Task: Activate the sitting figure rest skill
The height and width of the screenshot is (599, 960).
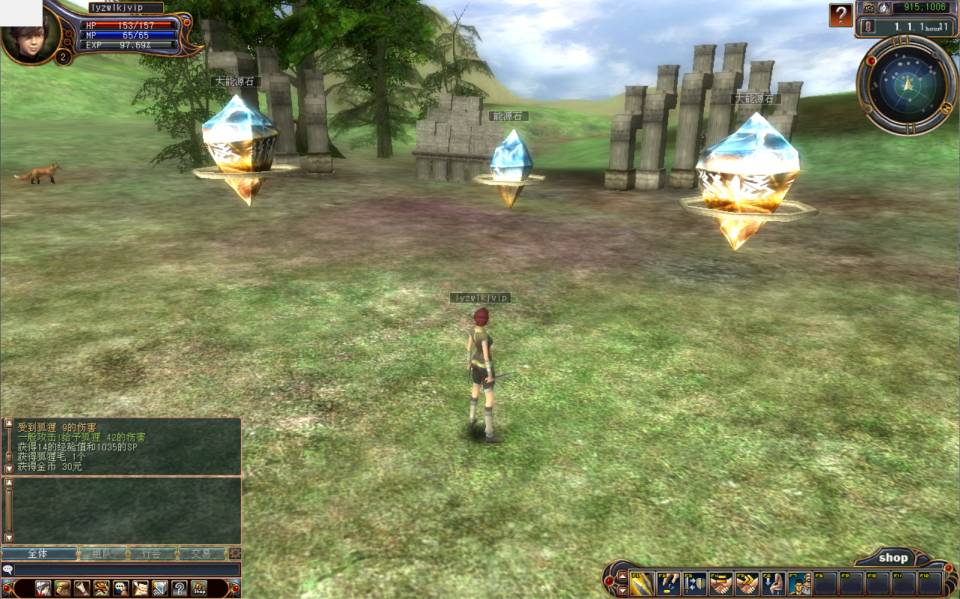Action: (773, 584)
